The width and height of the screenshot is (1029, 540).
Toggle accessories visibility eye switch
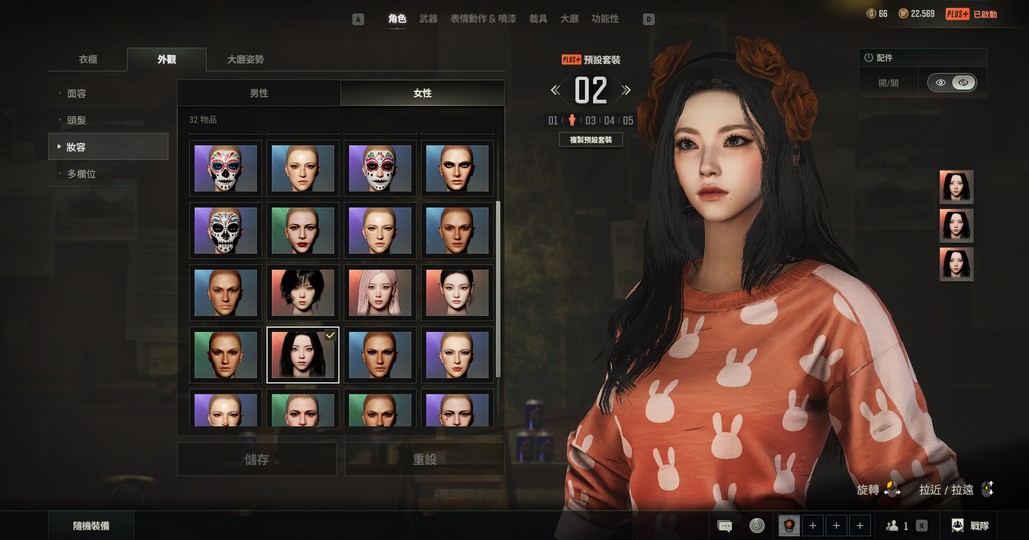[952, 83]
